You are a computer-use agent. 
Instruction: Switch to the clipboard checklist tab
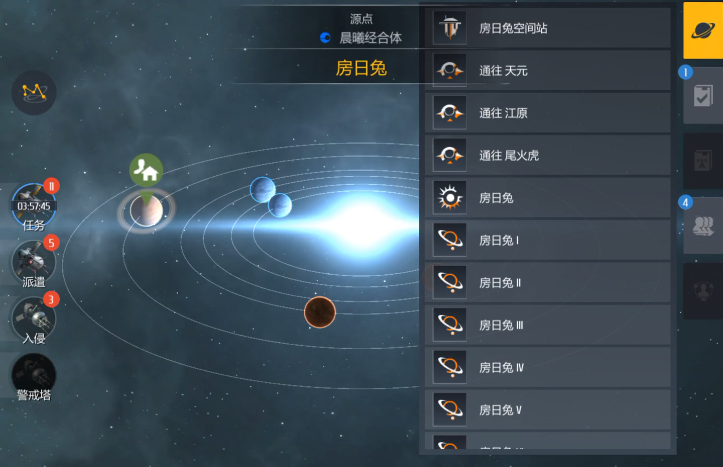[703, 96]
